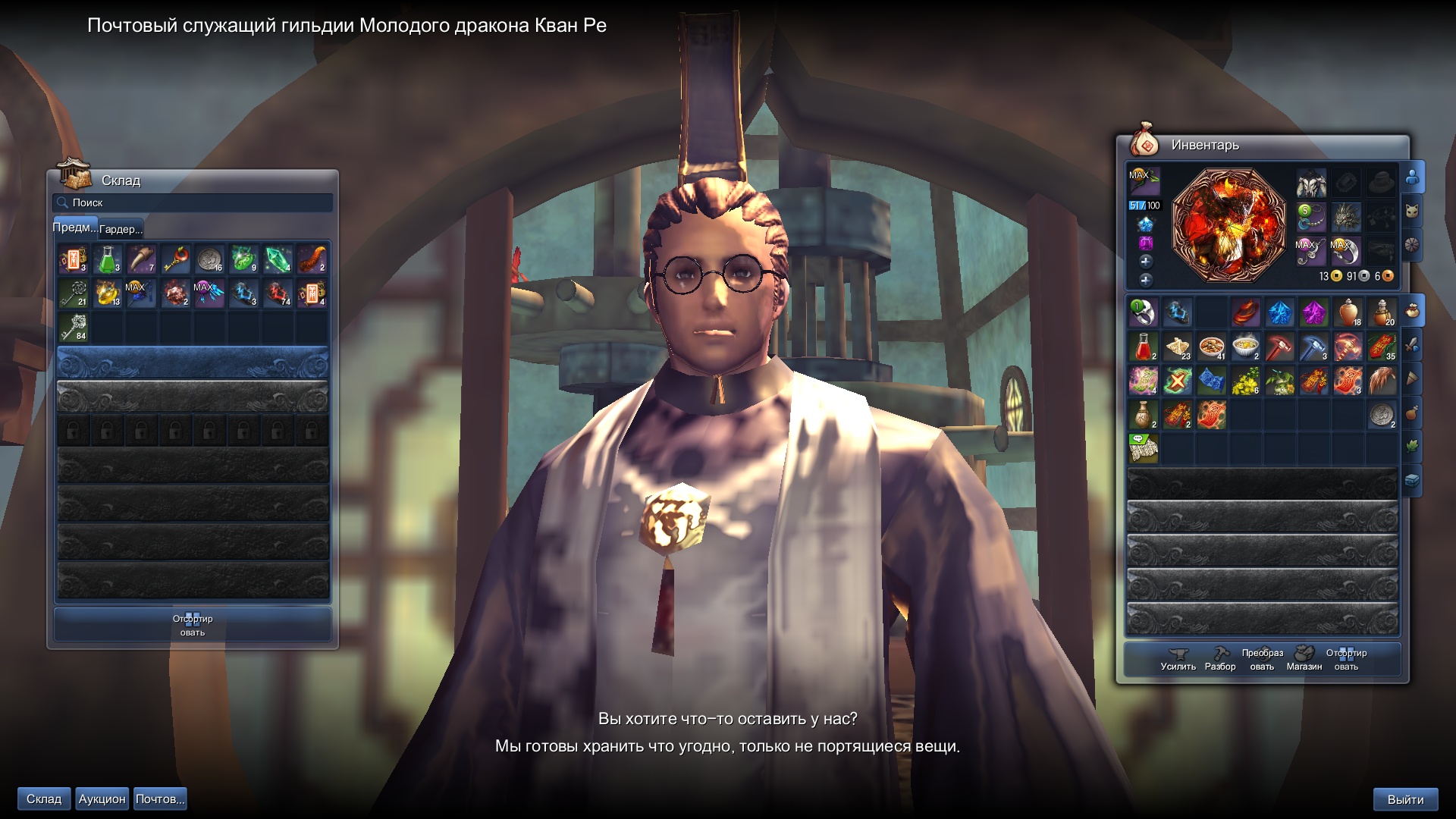Exit the dialogue with Выйти
1456x819 pixels.
[x=1405, y=800]
